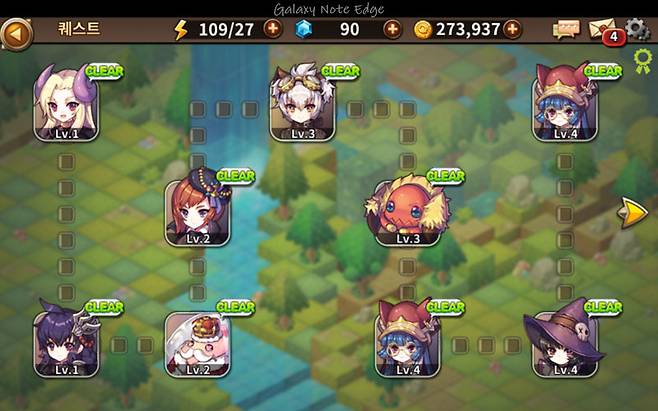Select the white-haired goggles character Lv.3 quest
Viewport: 658px width, 411px height.
tap(302, 105)
